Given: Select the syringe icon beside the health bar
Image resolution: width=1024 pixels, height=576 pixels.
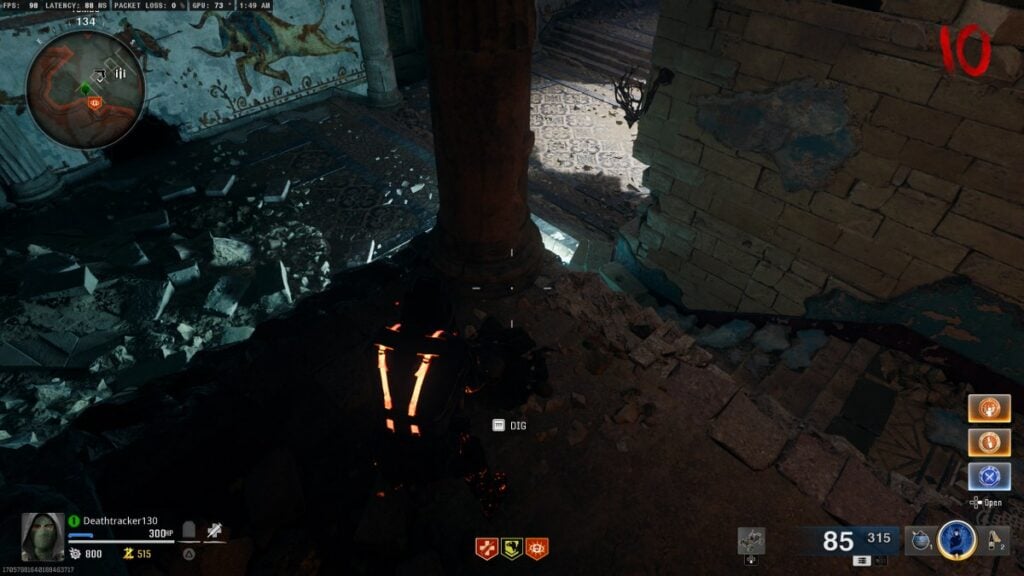Looking at the screenshot, I should tap(214, 530).
